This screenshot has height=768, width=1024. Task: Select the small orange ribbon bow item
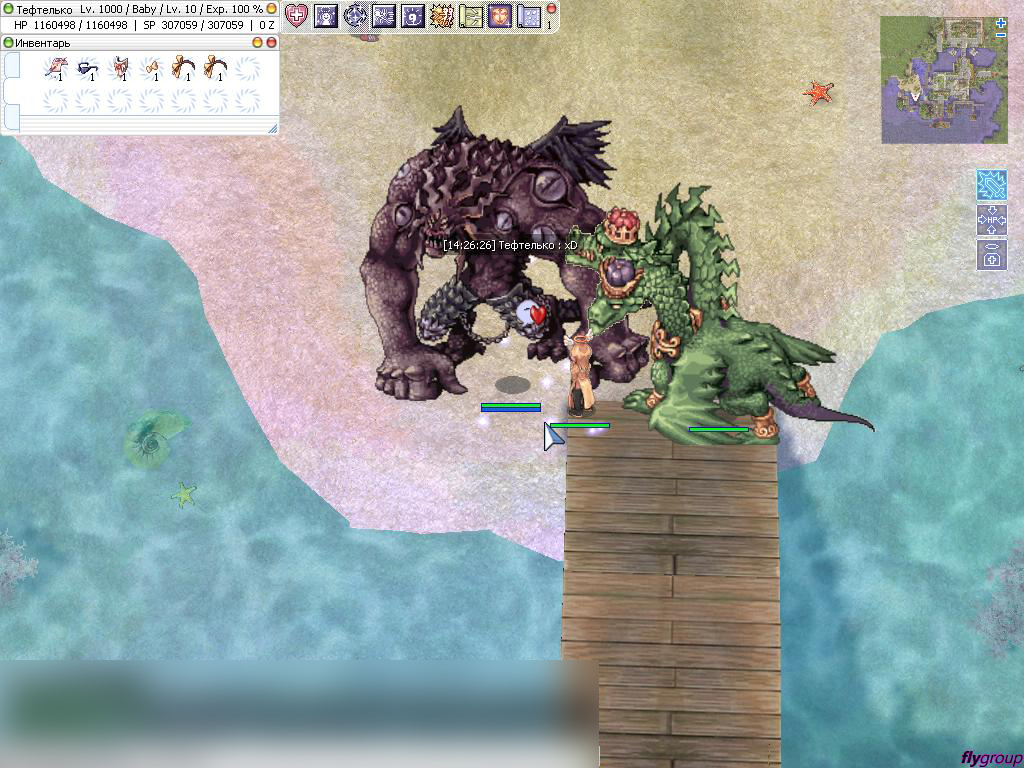tap(151, 68)
